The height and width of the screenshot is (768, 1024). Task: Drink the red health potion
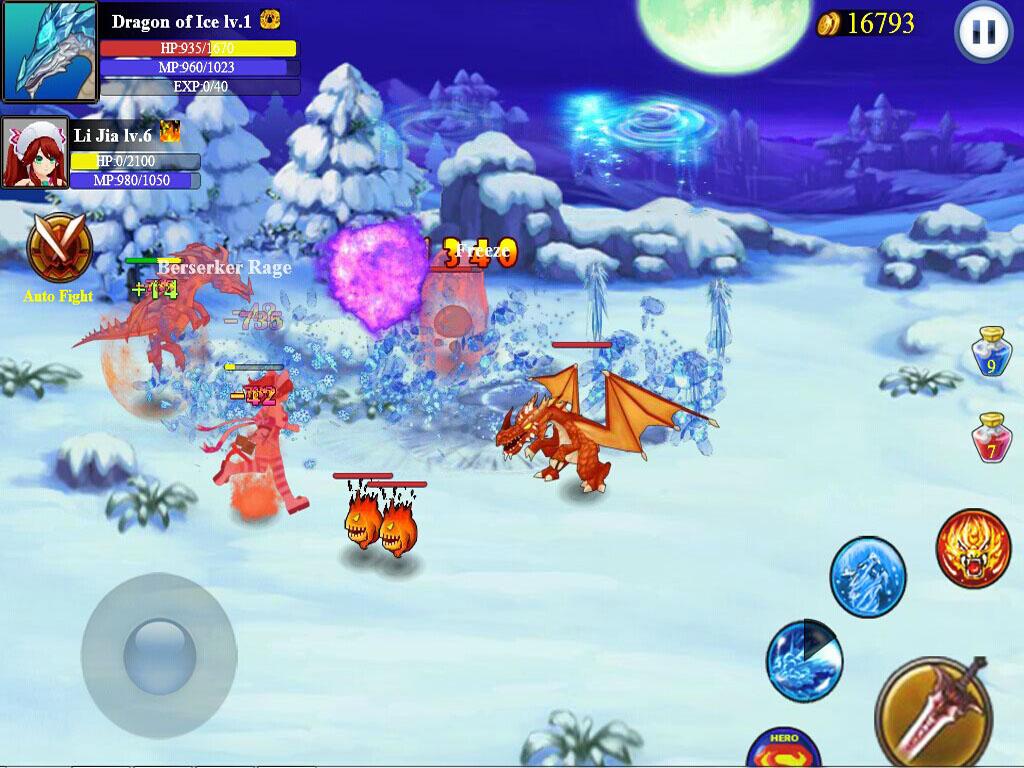pos(991,438)
